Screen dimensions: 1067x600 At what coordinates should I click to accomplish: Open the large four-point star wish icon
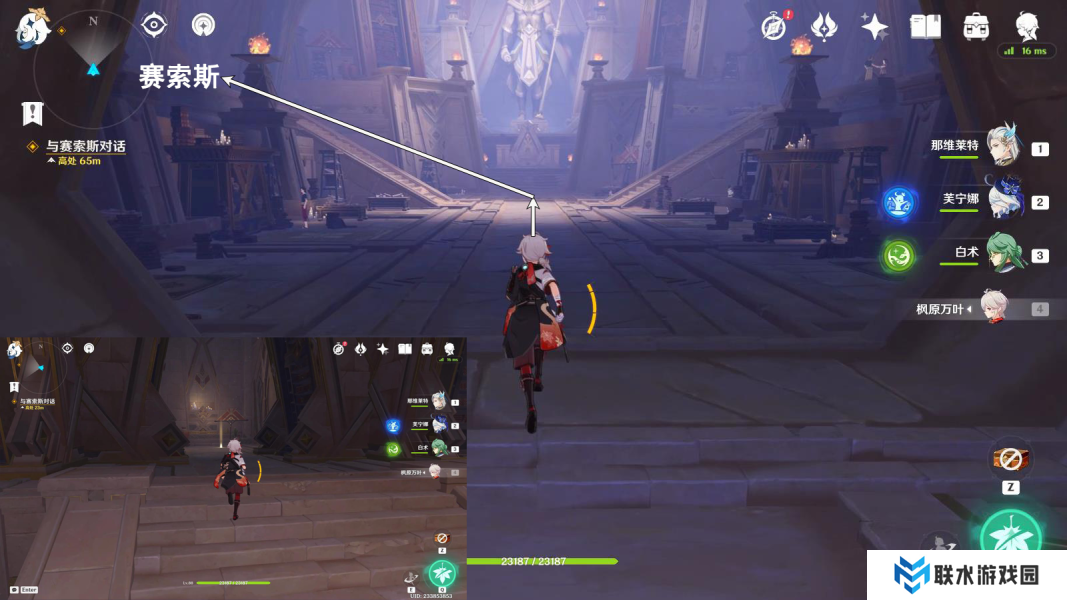coord(875,27)
